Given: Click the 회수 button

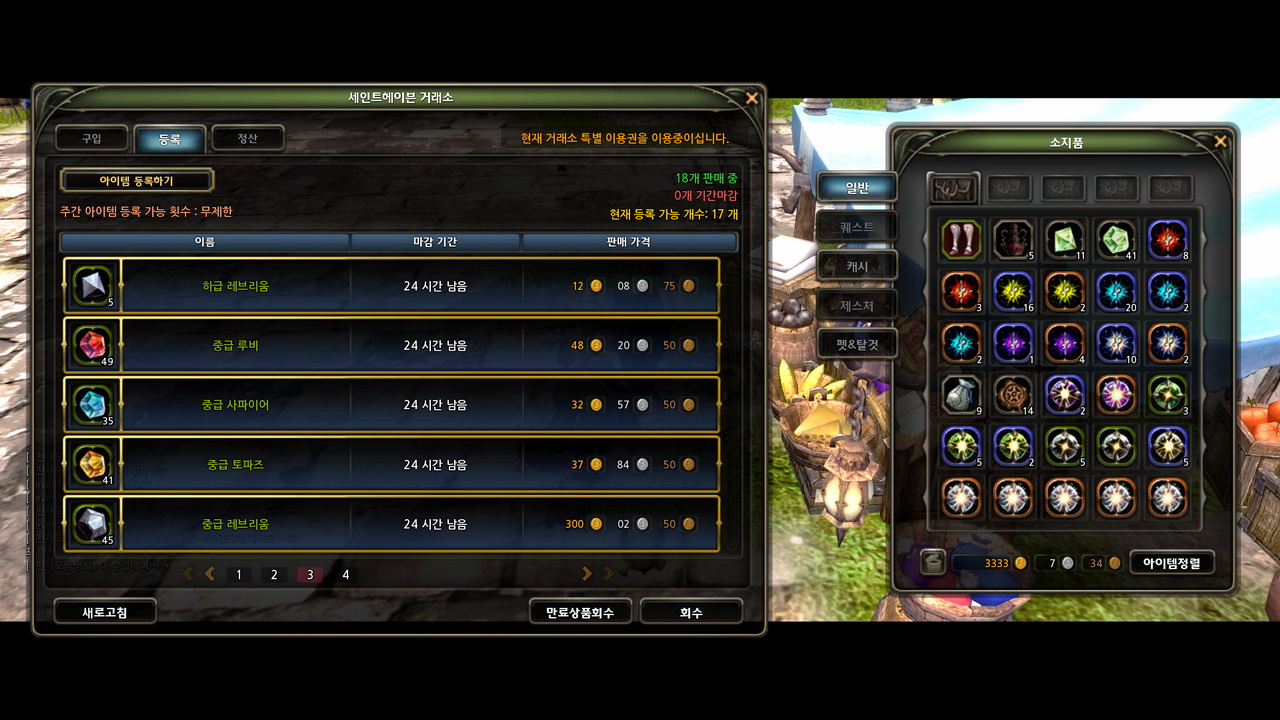Looking at the screenshot, I should [691, 612].
